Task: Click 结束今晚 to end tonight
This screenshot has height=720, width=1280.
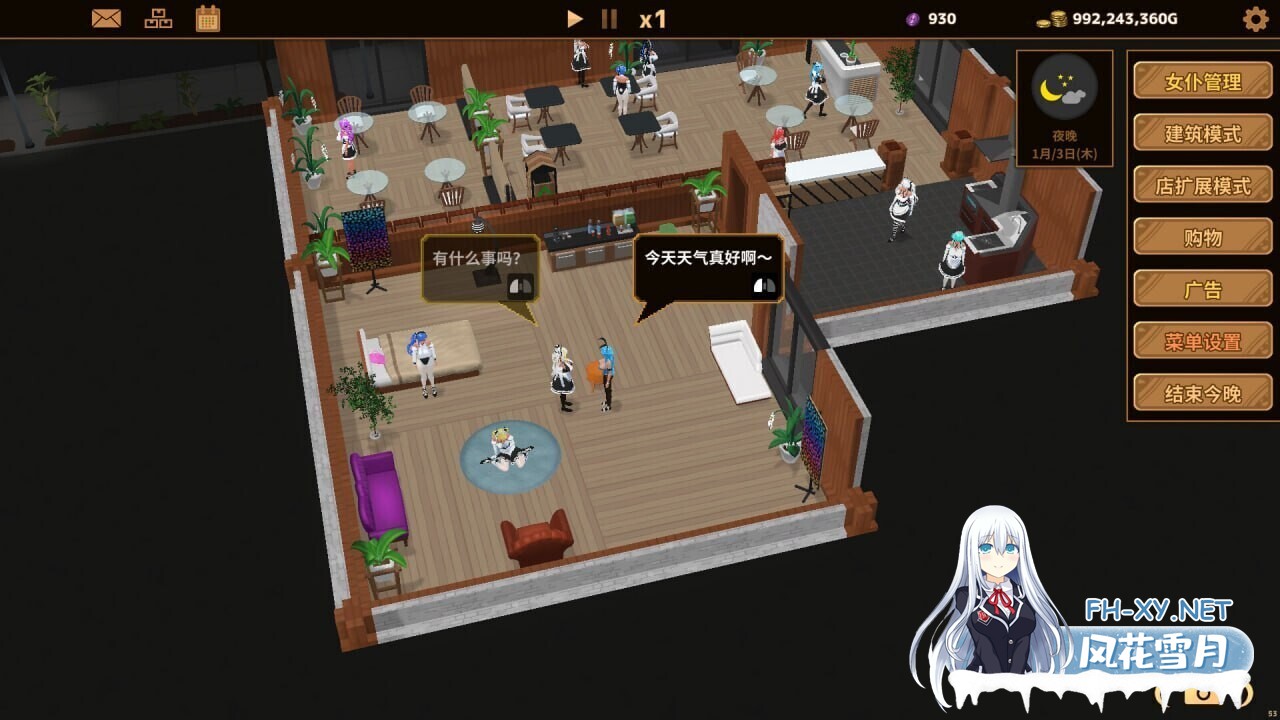Action: (x=1202, y=392)
